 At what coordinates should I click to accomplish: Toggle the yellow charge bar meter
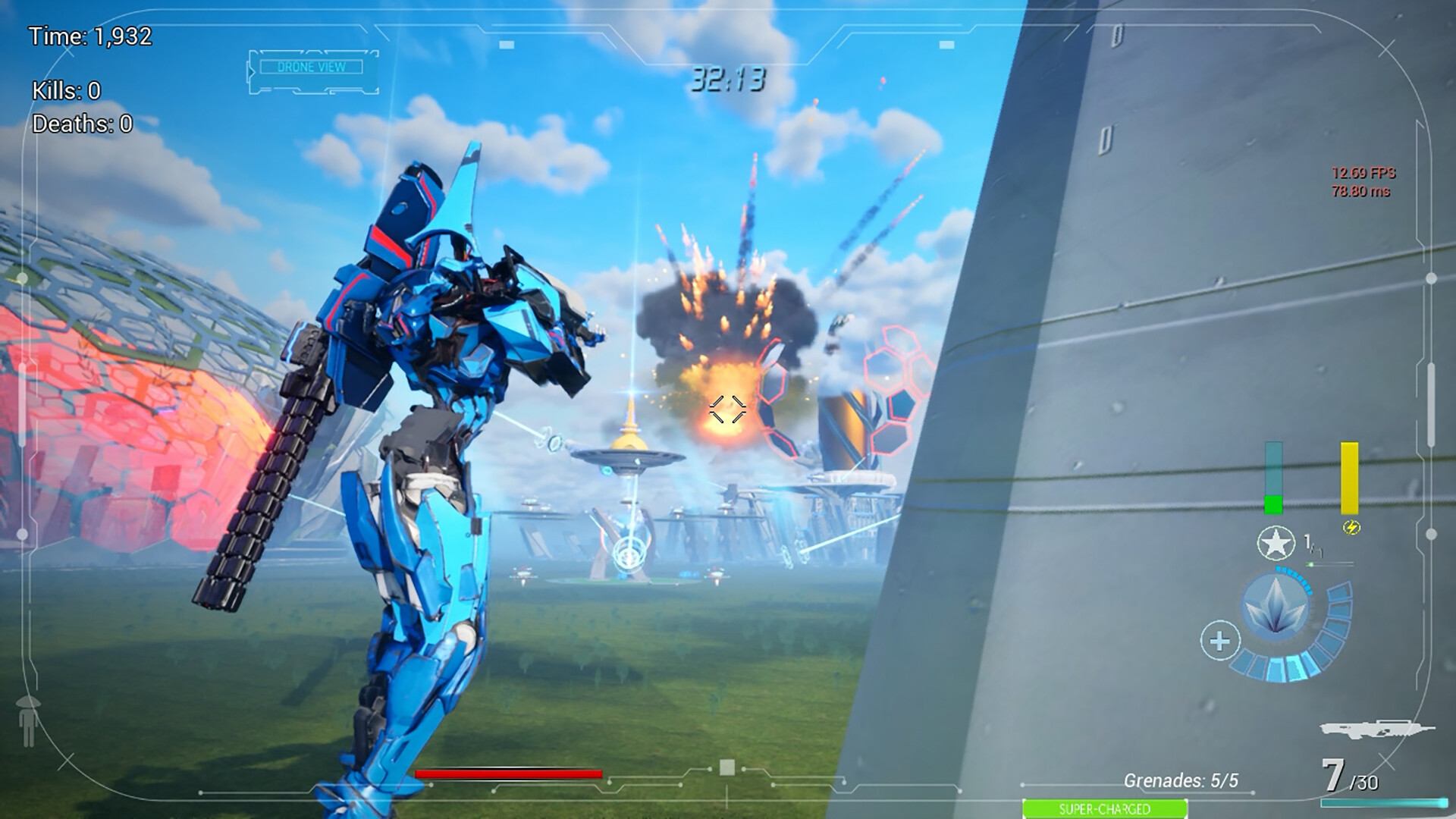pos(1350,478)
